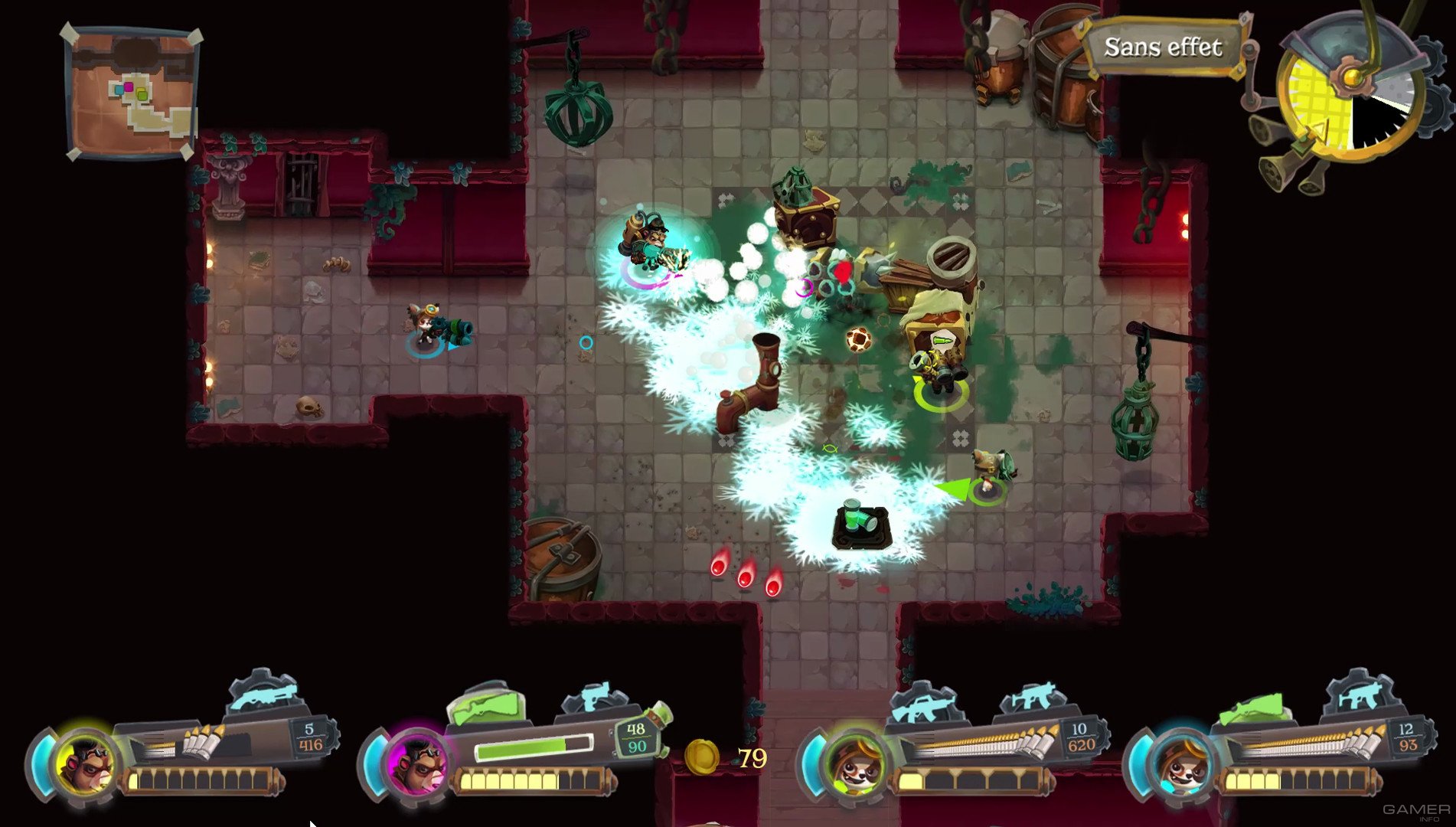Select yellow player's cyan shotgun weapon icon

tap(263, 695)
